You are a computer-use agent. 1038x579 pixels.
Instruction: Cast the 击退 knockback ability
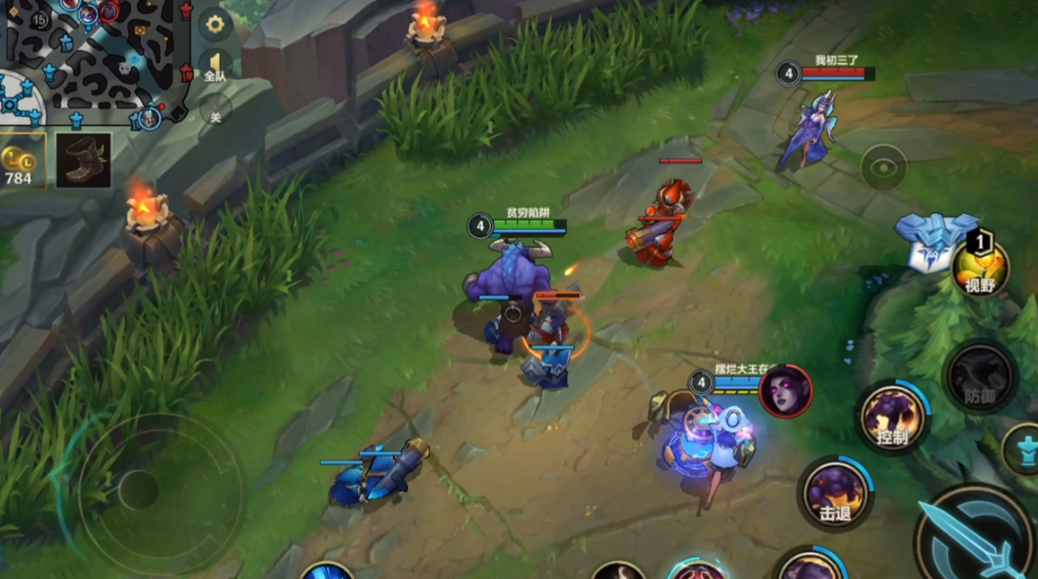835,492
